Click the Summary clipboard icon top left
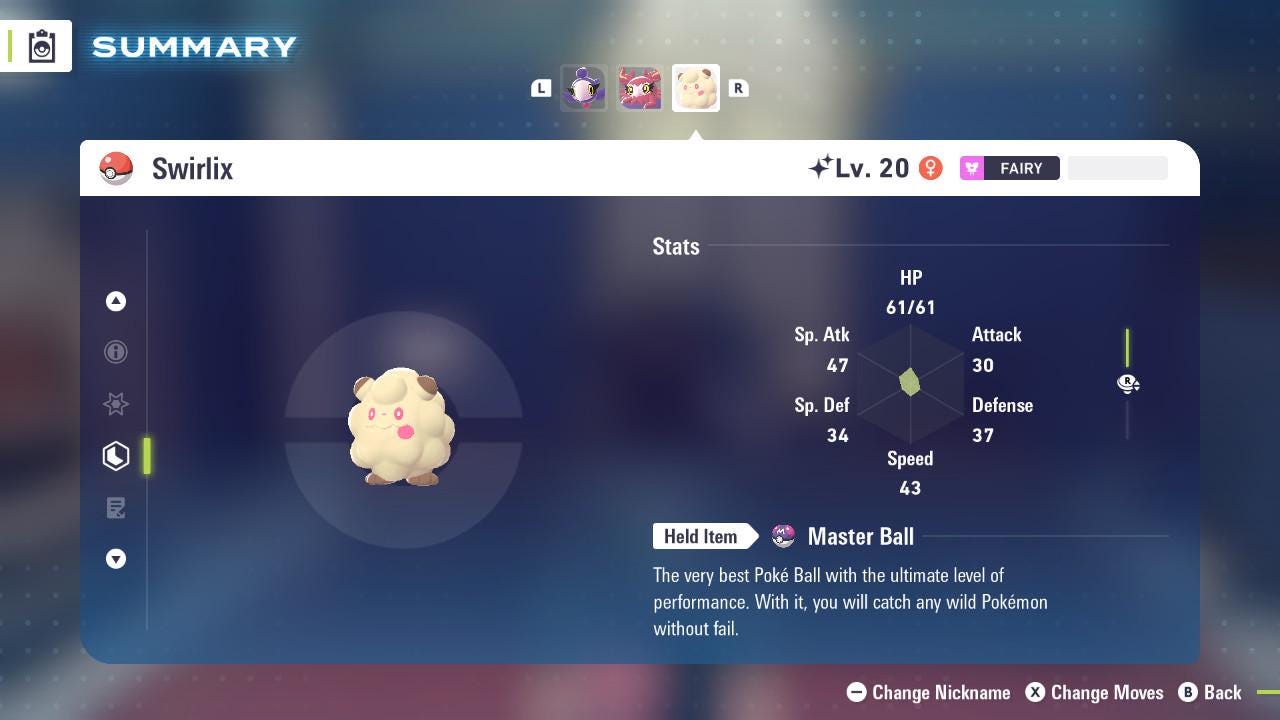 [x=40, y=45]
